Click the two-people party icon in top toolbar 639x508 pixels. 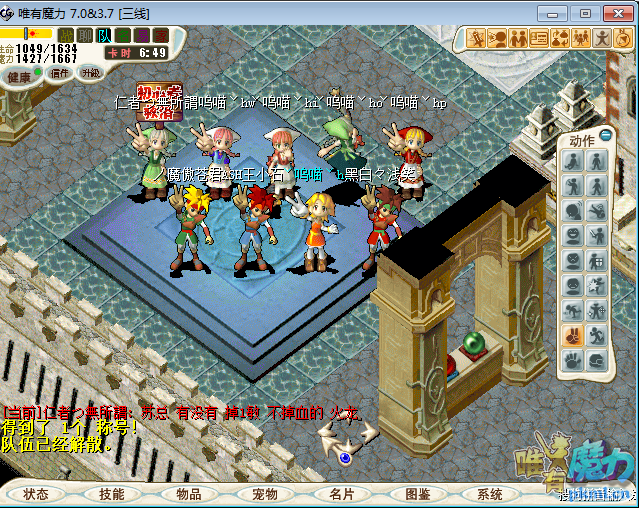point(519,38)
